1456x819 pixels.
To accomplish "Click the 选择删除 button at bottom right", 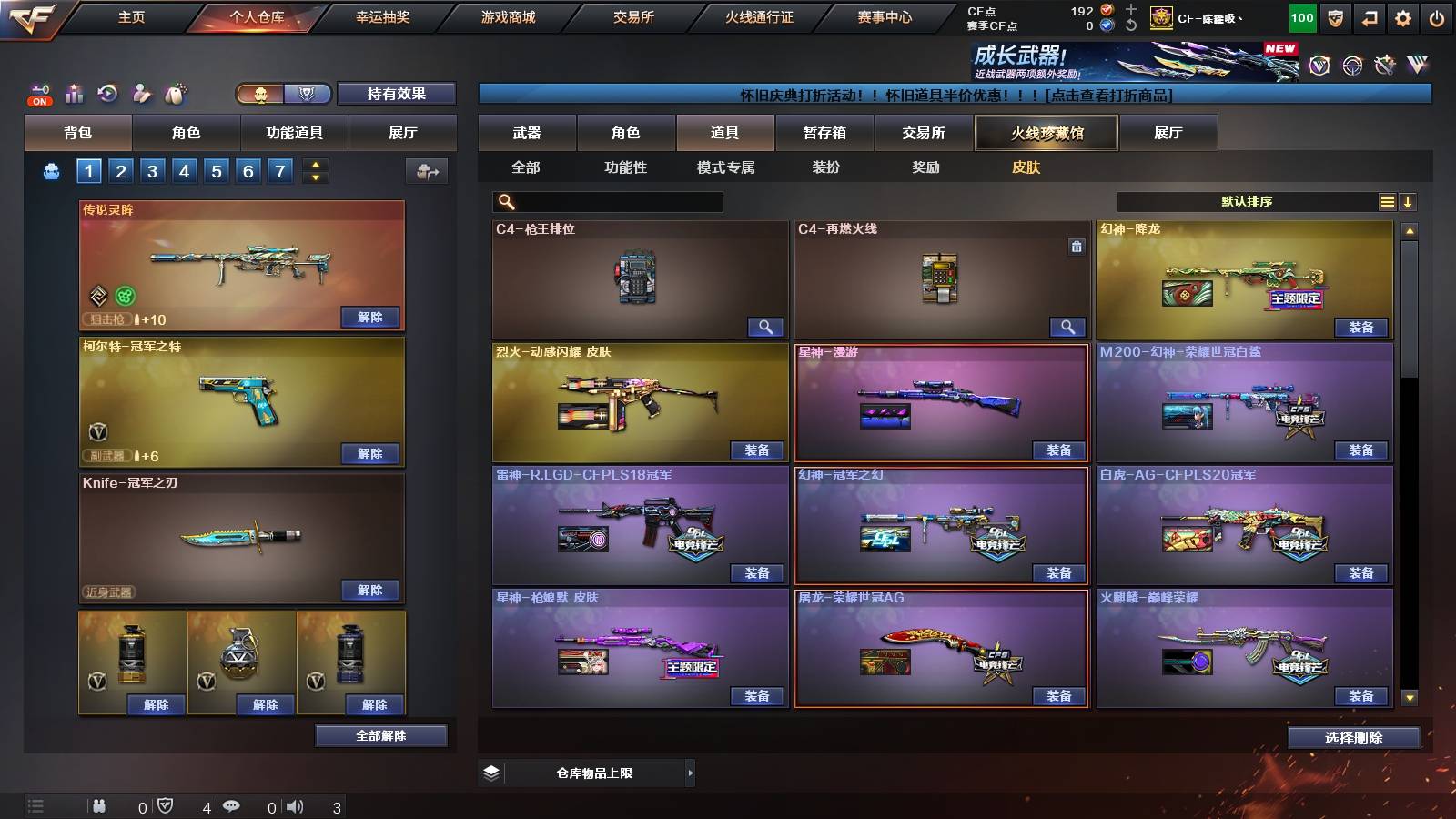I will pyautogui.click(x=1354, y=738).
